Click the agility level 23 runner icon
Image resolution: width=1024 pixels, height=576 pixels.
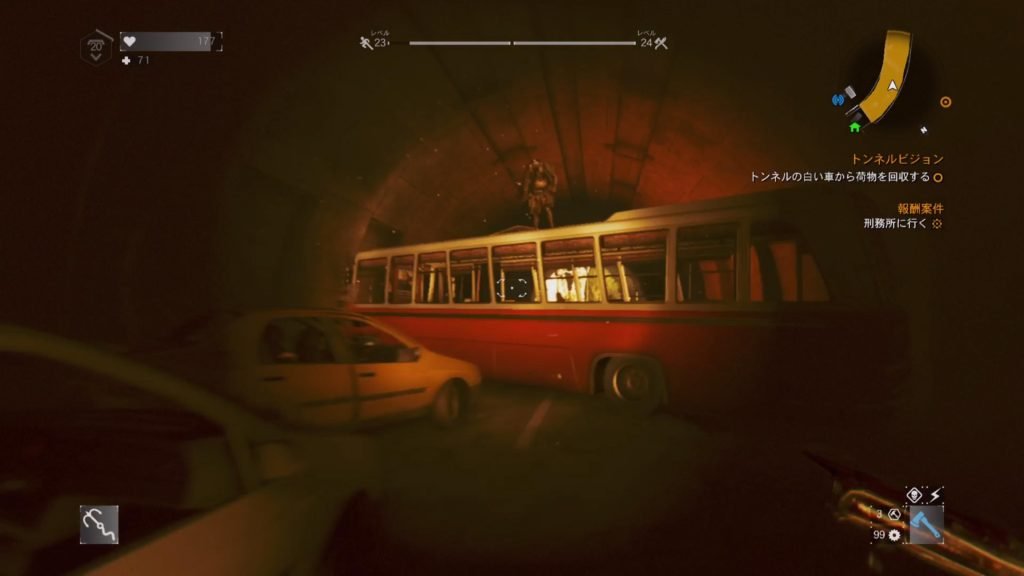point(366,43)
